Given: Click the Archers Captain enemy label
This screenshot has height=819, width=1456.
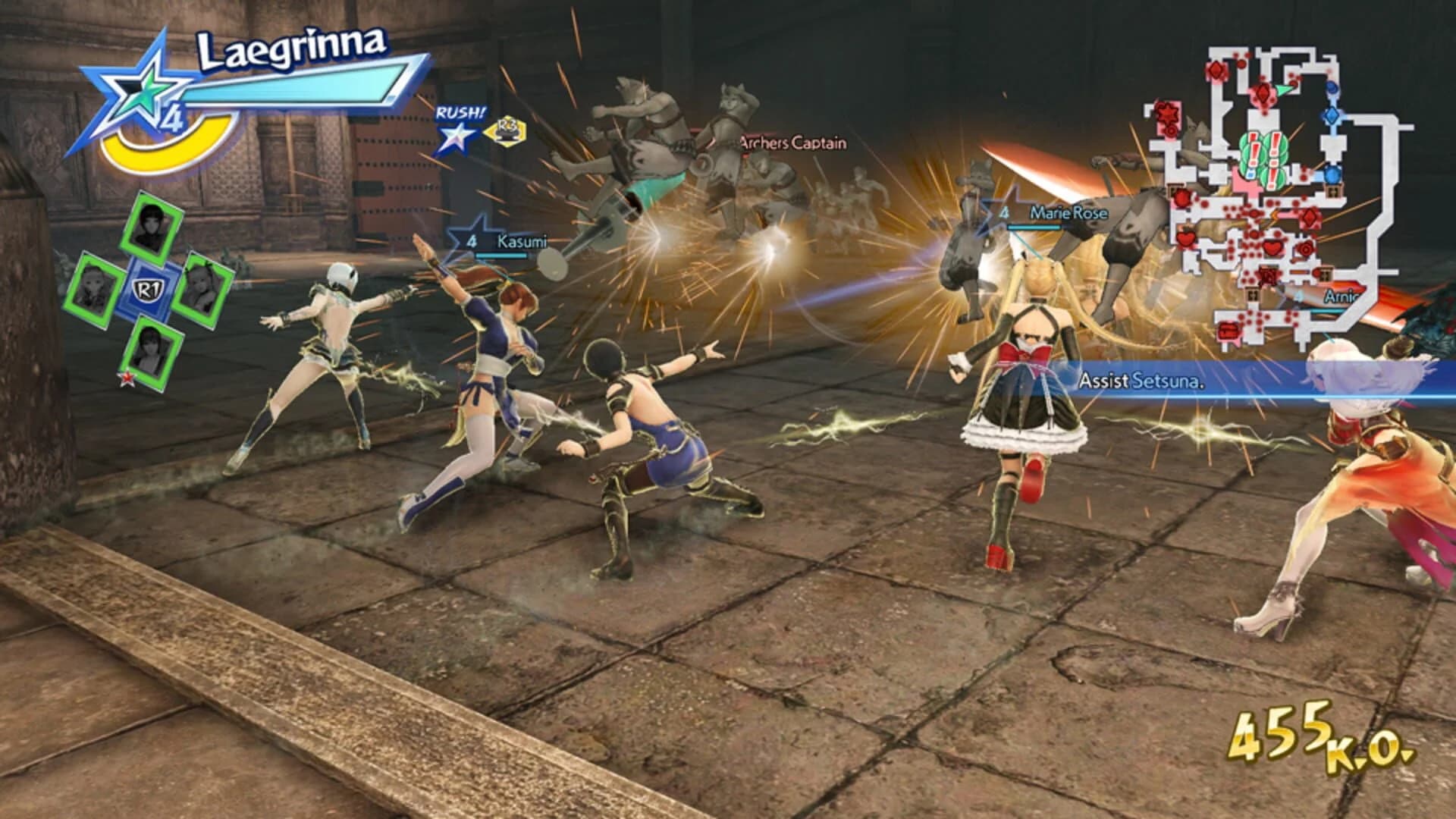Looking at the screenshot, I should click(x=792, y=143).
